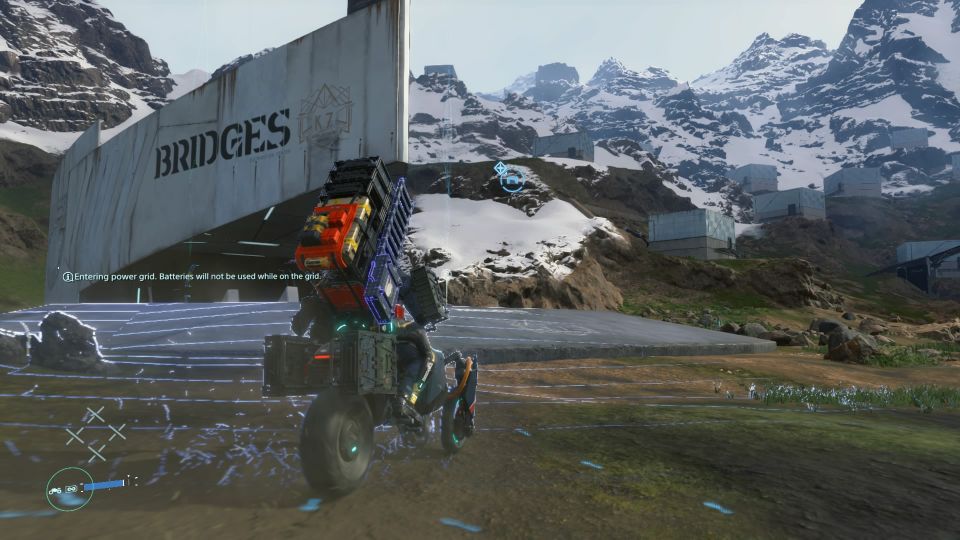Click the power grid info notification icon
Screen dimensions: 960x540
68,276
